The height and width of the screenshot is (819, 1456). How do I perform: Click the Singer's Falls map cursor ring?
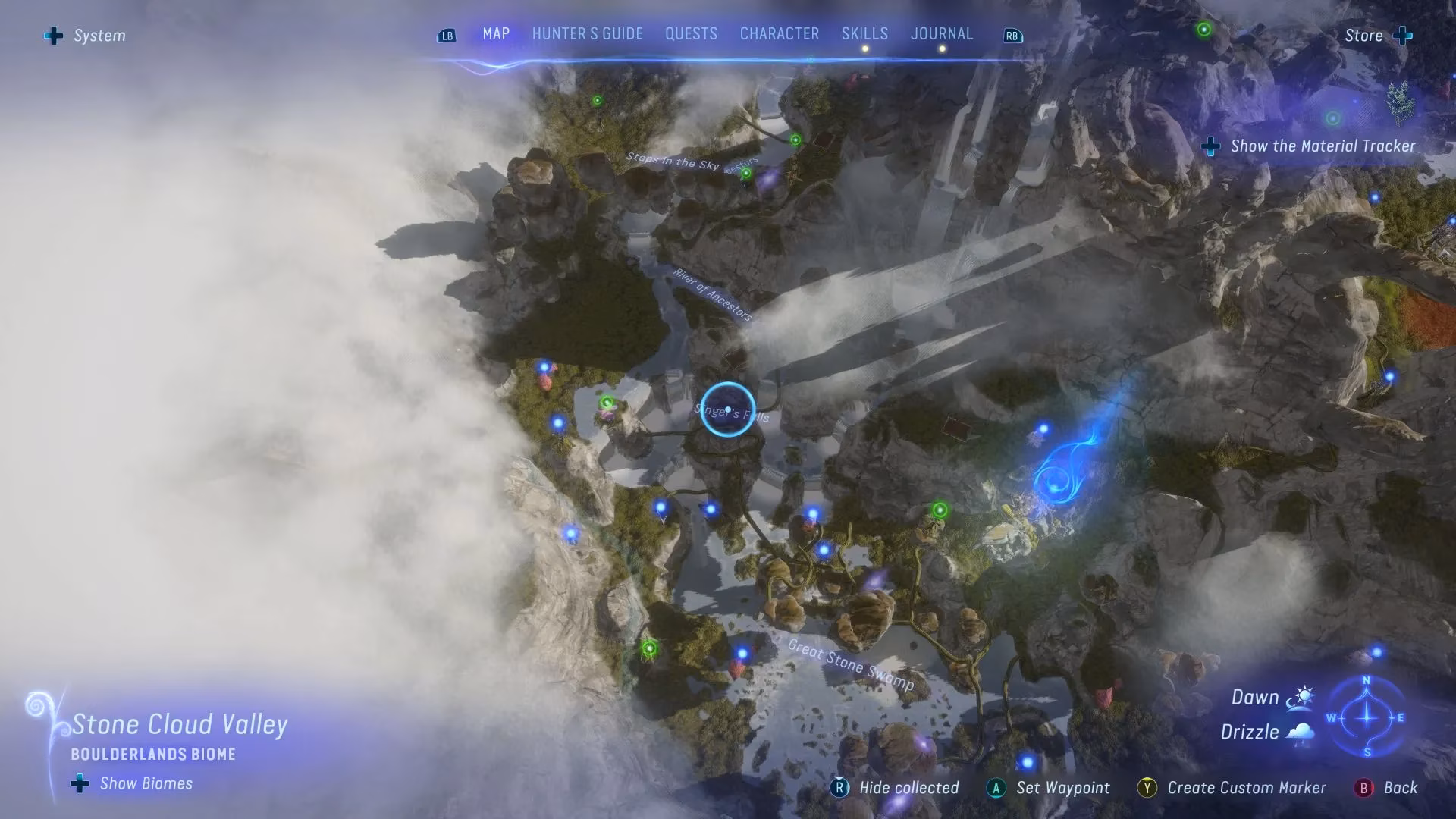tap(727, 409)
